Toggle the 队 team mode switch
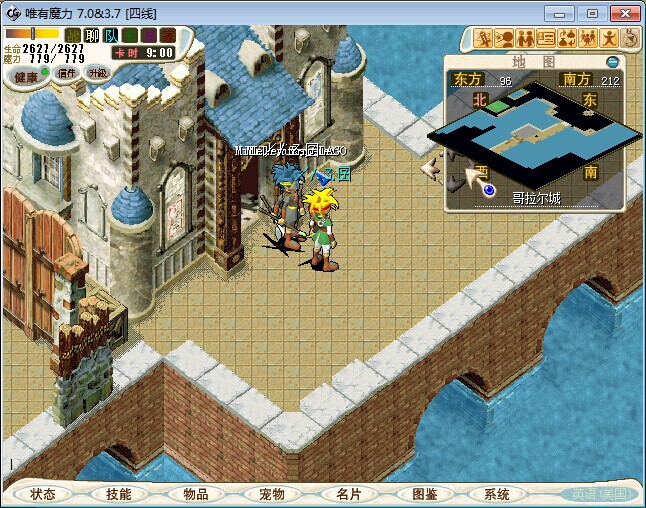This screenshot has width=646, height=508. (x=111, y=36)
